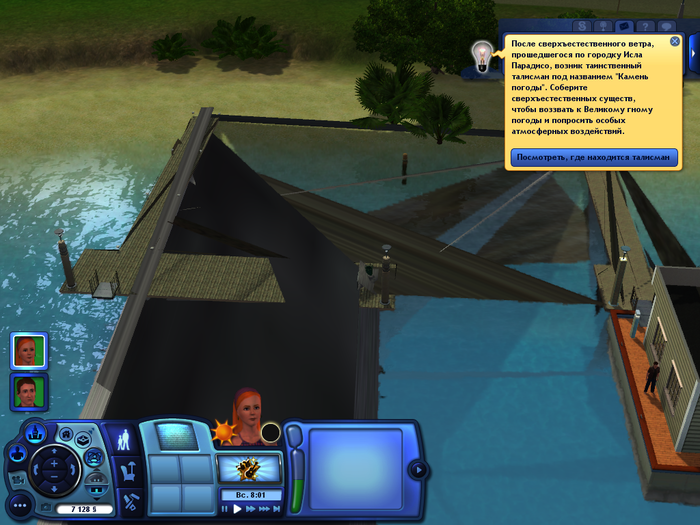700x525 pixels.
Task: Select the red-haired woman's portrait
Action: coord(27,350)
